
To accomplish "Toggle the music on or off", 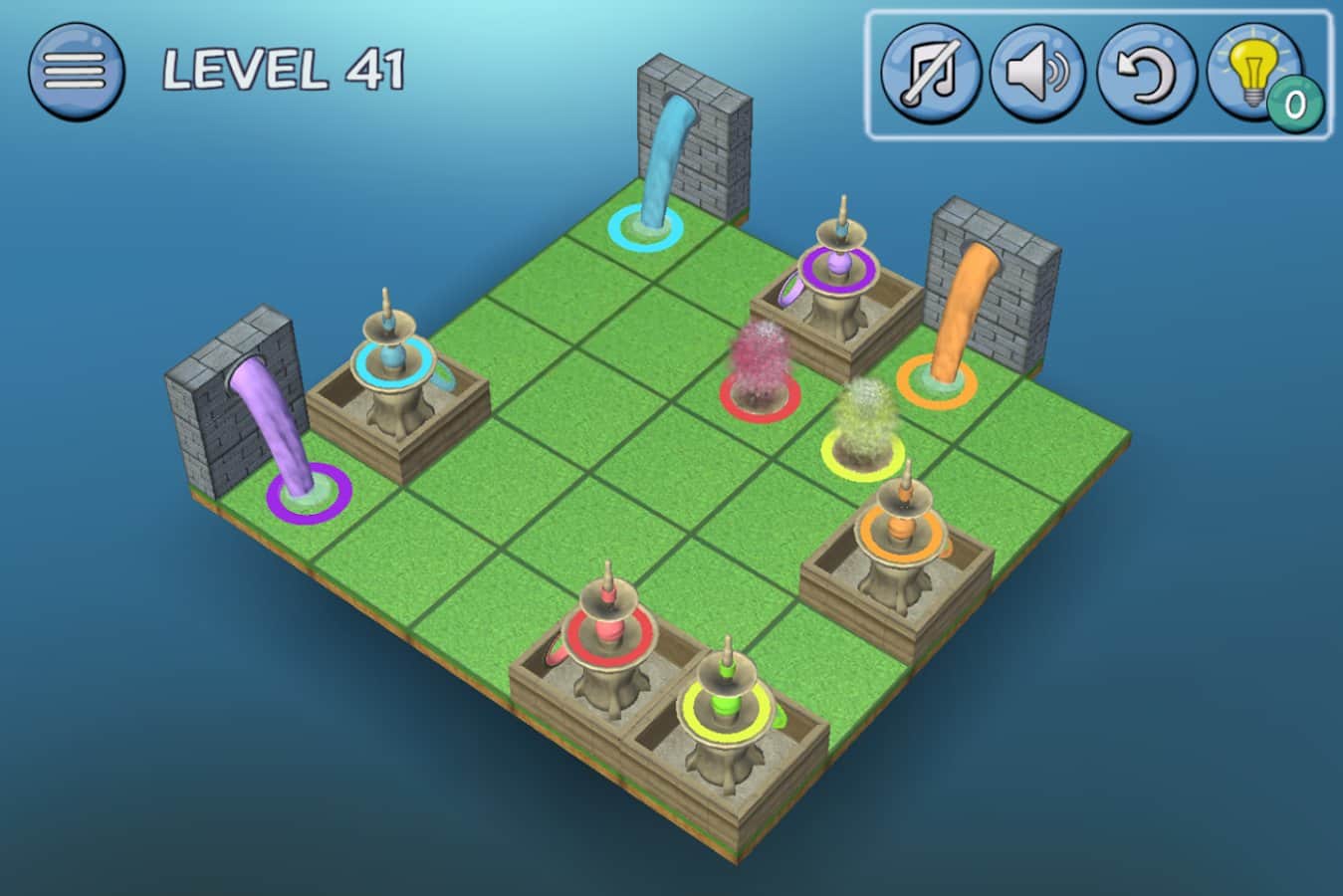I will point(930,74).
